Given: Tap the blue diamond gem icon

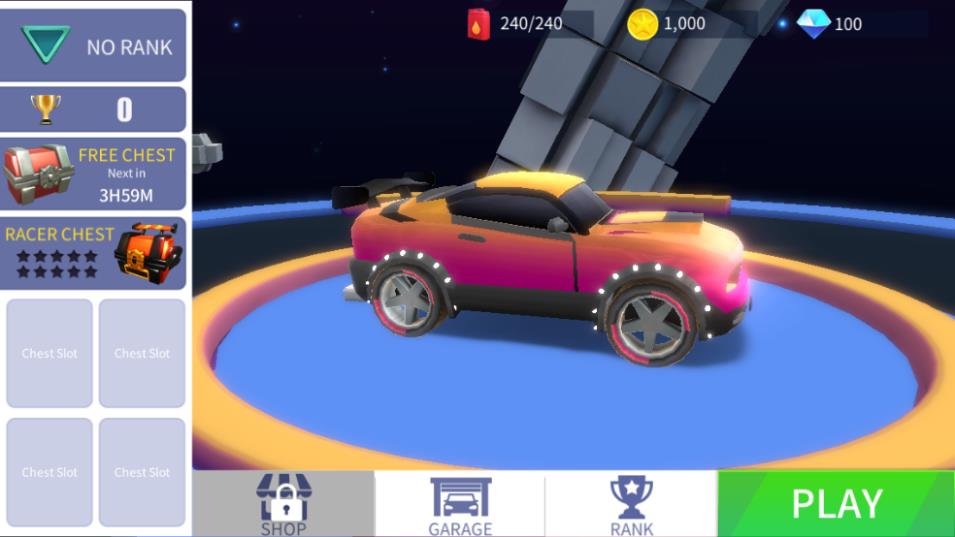Looking at the screenshot, I should (x=813, y=23).
